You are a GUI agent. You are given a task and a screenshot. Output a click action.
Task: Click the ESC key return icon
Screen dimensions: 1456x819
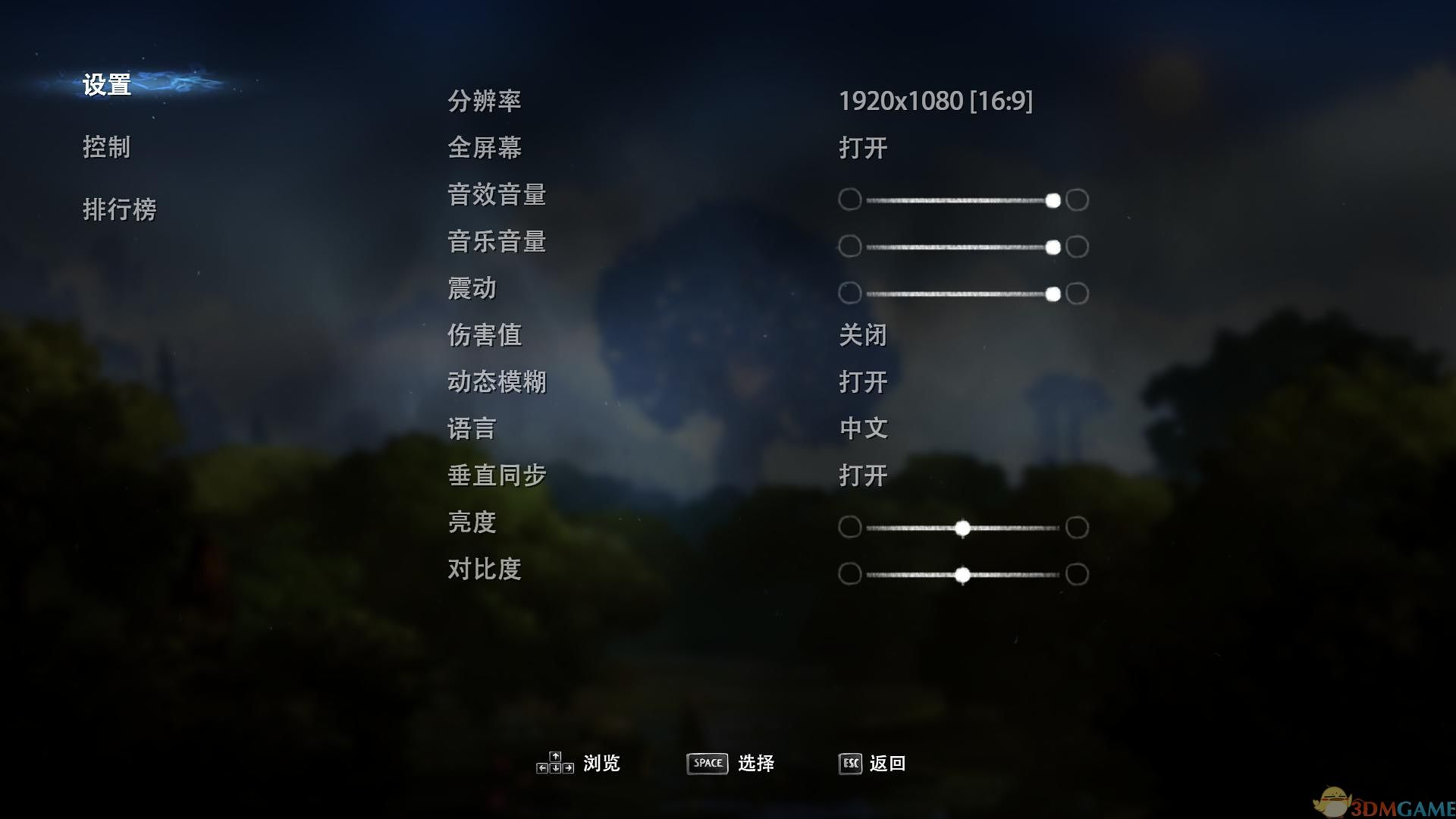849,764
